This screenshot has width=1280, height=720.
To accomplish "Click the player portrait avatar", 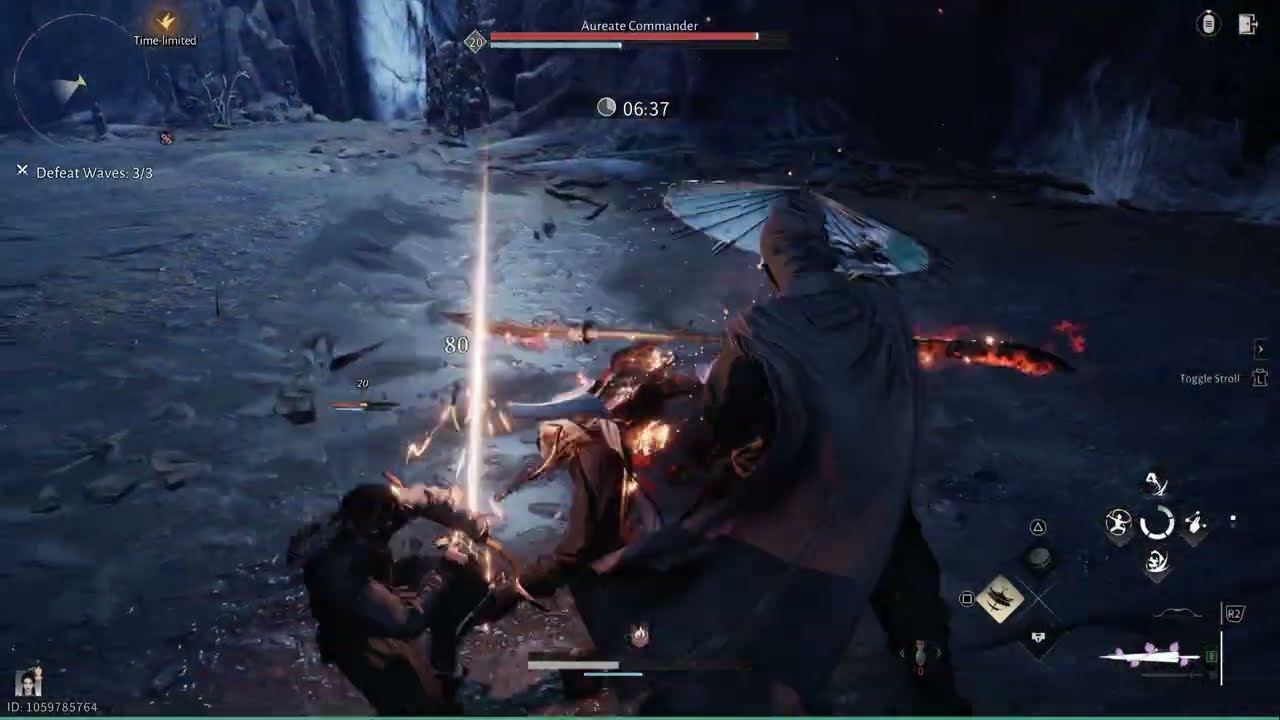I will coord(28,683).
